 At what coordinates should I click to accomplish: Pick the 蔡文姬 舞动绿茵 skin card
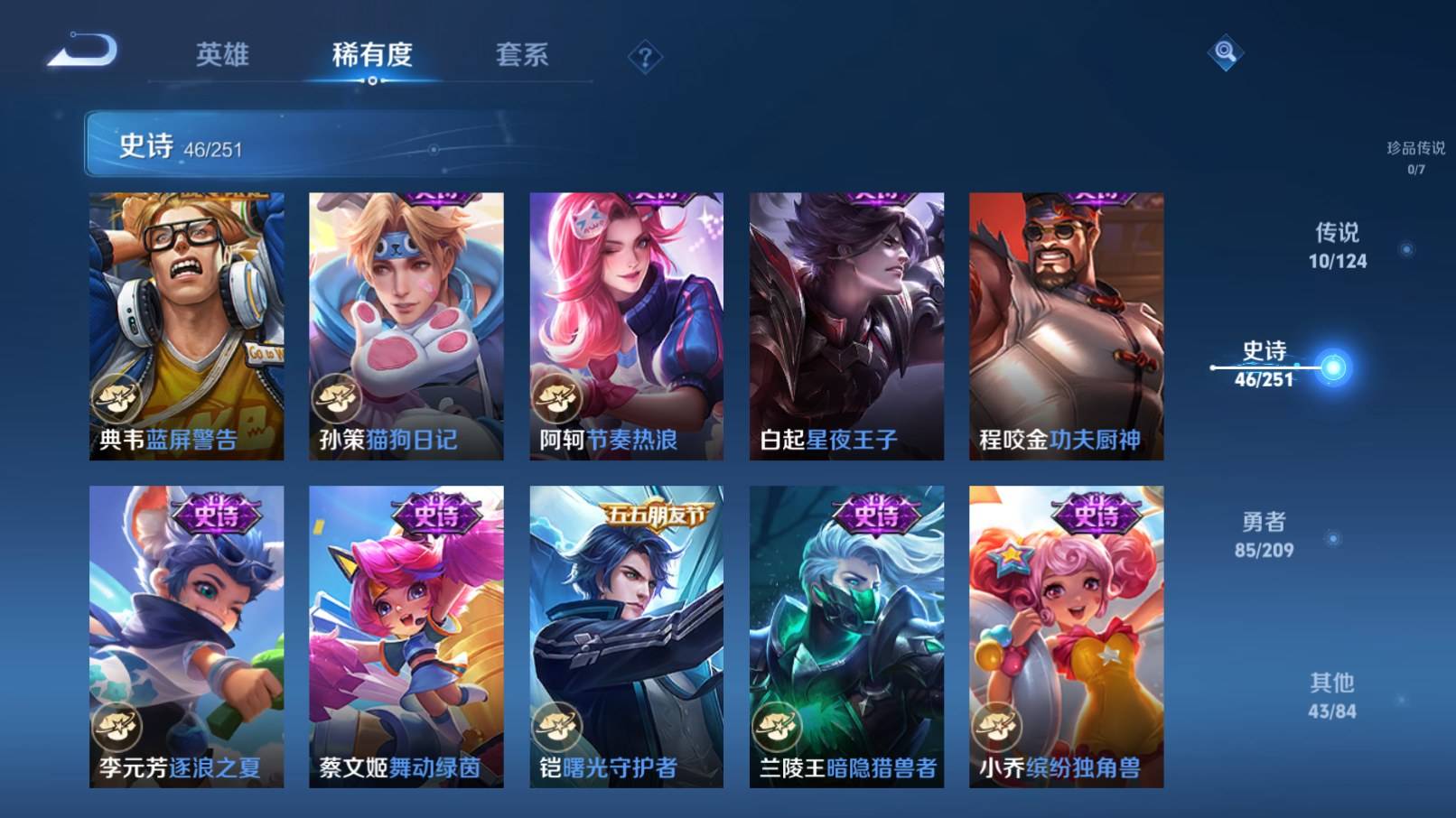coord(406,637)
